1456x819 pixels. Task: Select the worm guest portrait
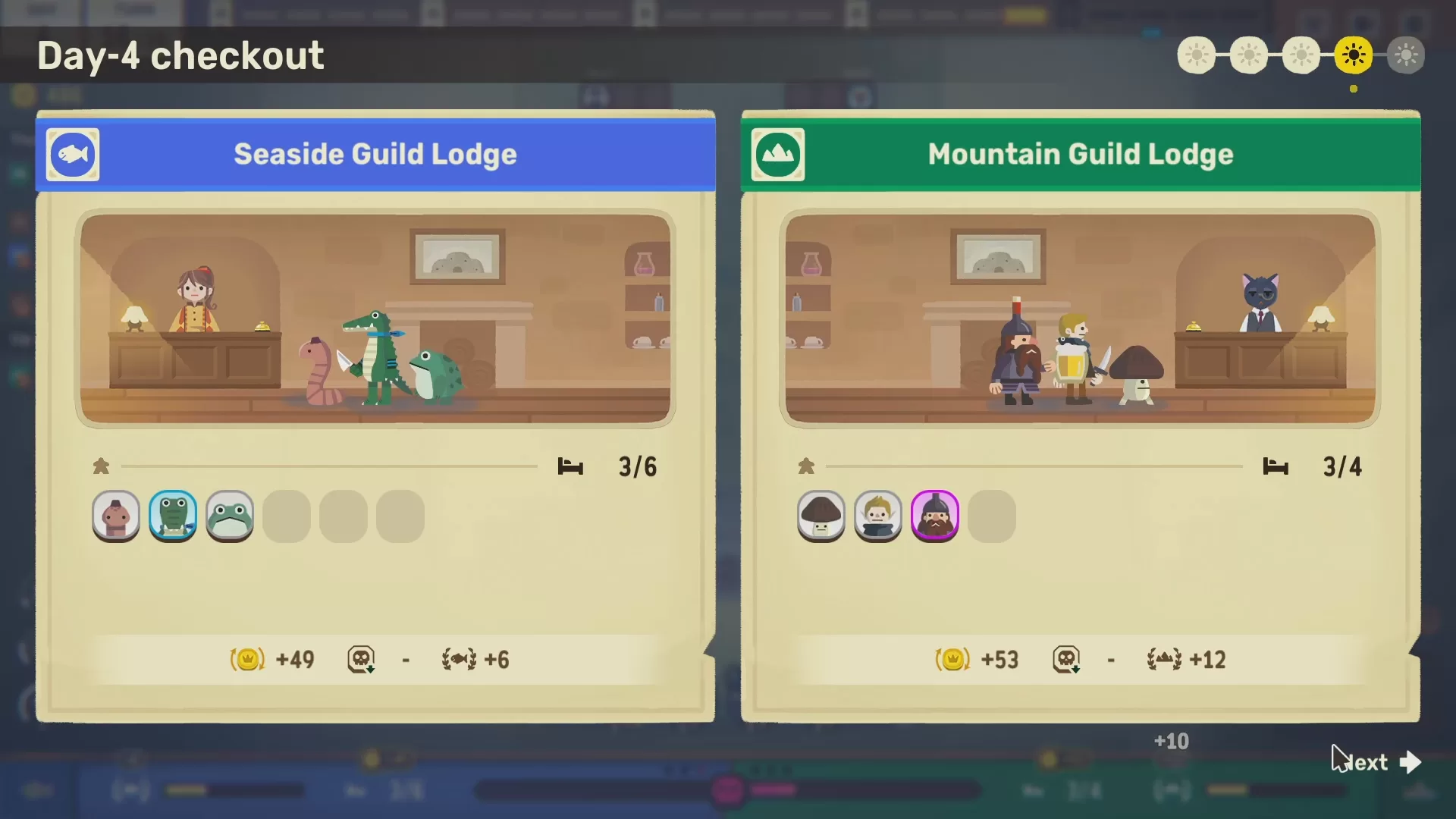[x=116, y=516]
